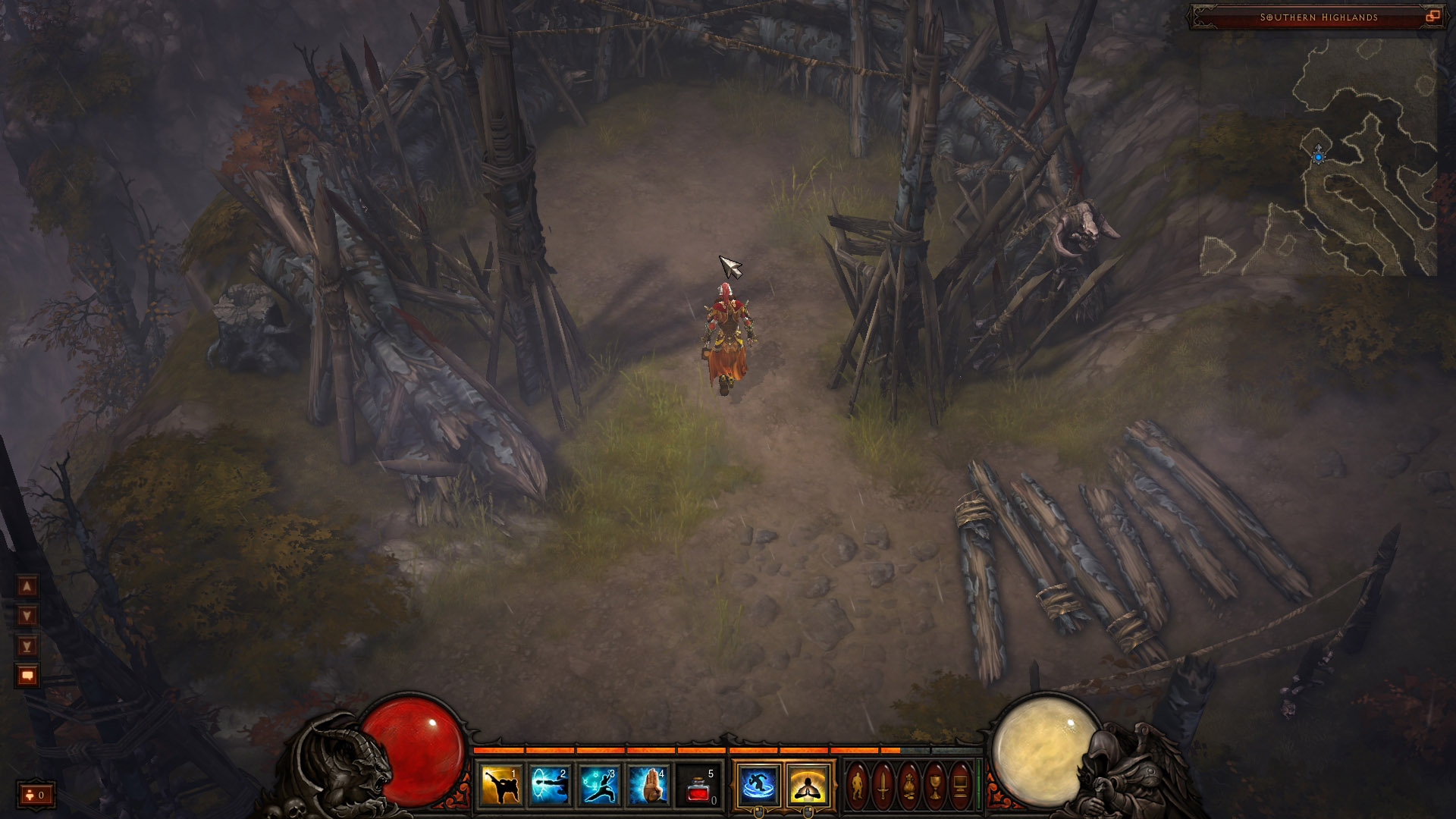
Task: Activate the open palm skill in slot 4
Action: tap(648, 785)
